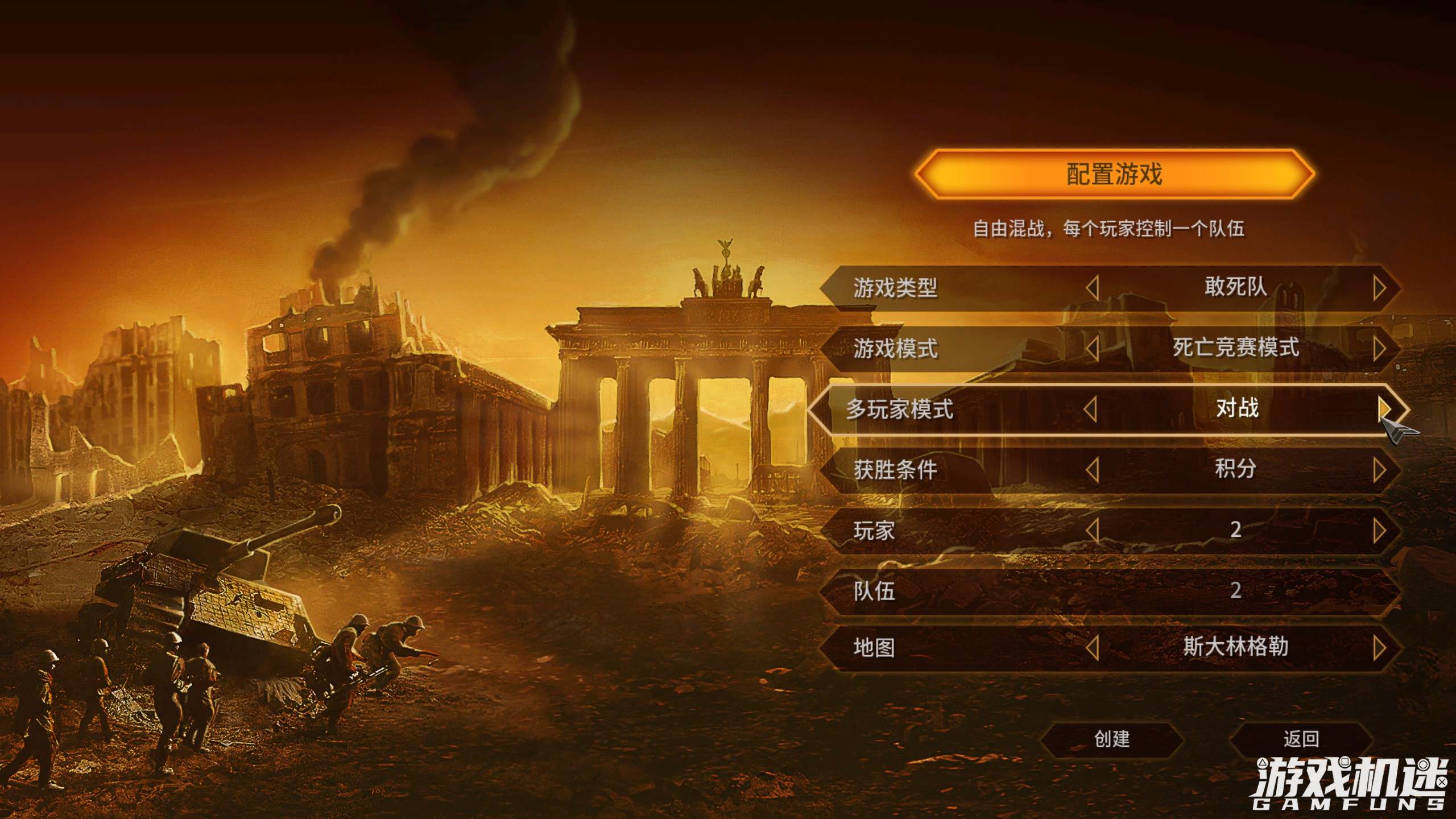The width and height of the screenshot is (1456, 819).
Task: Choose previous 地图 with left arrow
Action: 1092,648
